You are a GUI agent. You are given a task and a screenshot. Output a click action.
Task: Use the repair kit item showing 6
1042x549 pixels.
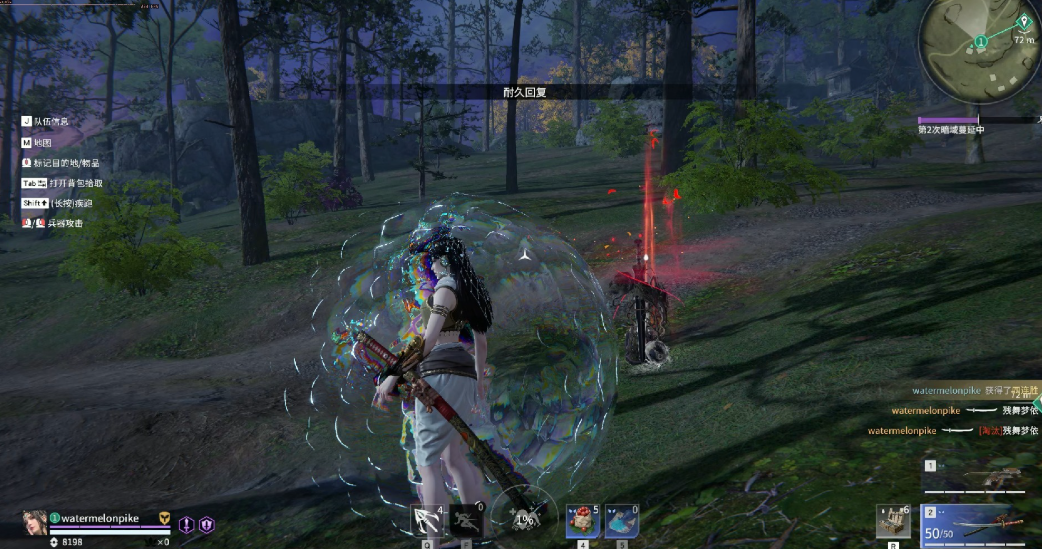click(892, 521)
